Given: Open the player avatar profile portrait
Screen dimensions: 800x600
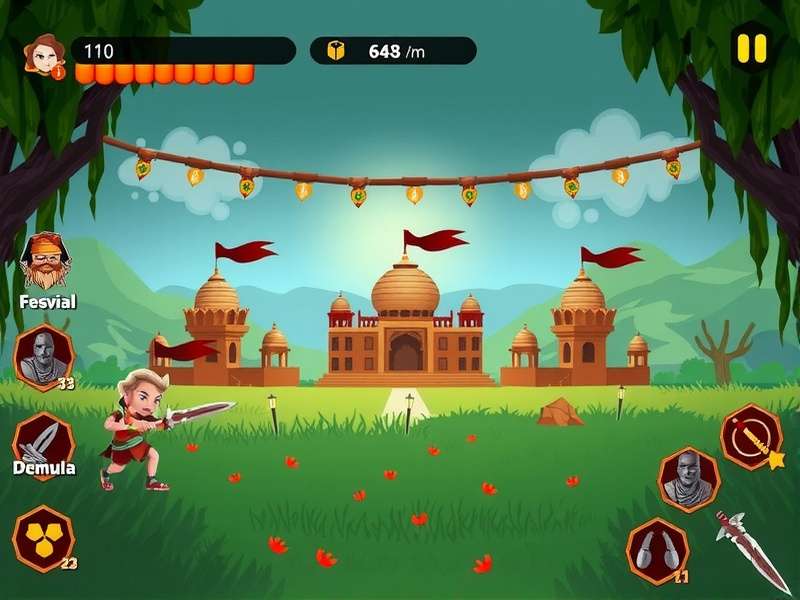Looking at the screenshot, I should (x=44, y=54).
